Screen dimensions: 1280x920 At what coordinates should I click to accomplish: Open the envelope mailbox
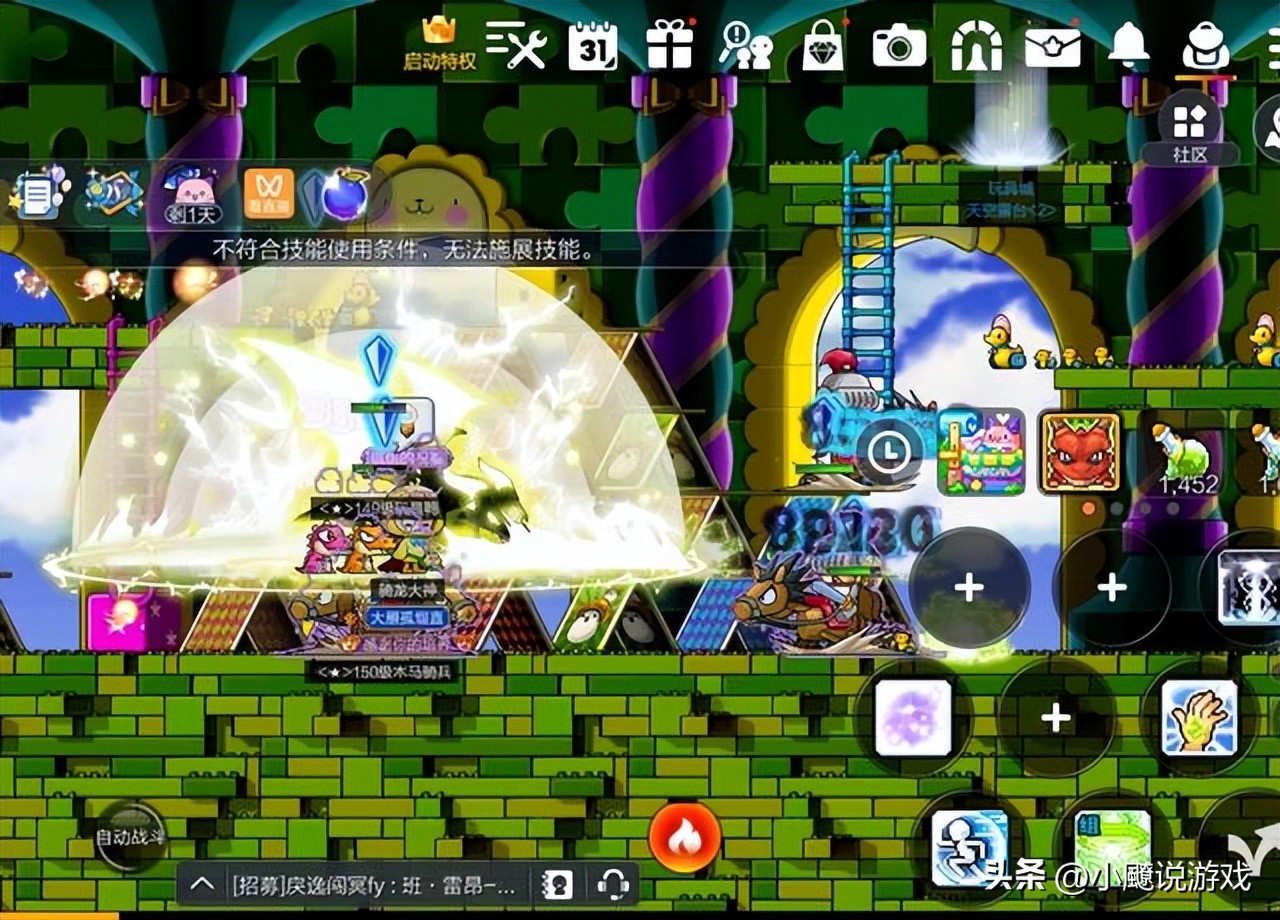click(x=1052, y=45)
